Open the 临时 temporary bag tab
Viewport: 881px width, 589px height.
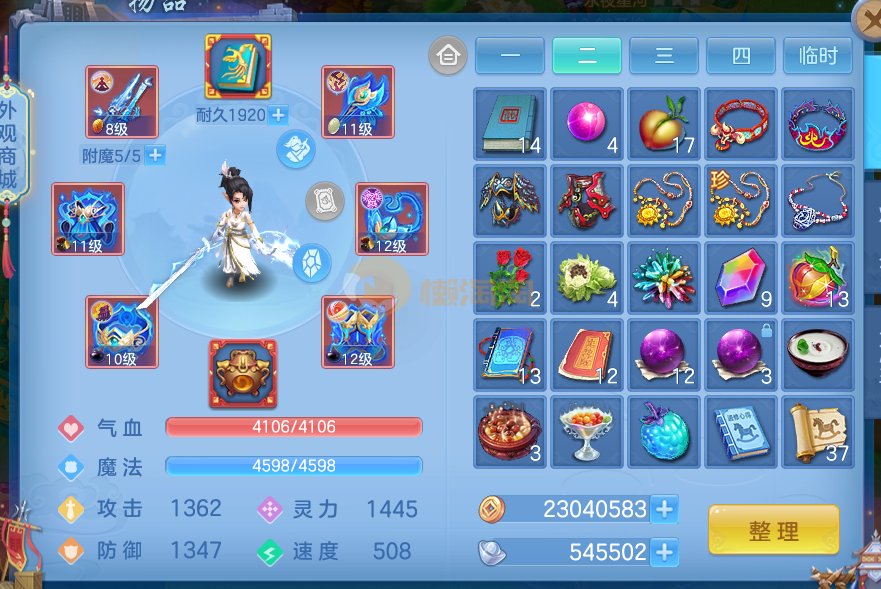818,56
